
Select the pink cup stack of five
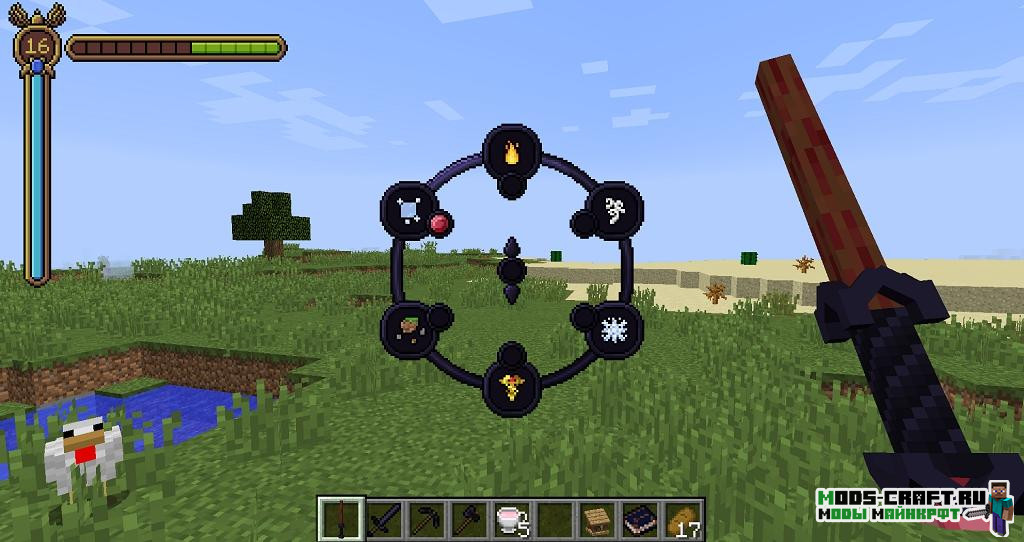pyautogui.click(x=509, y=518)
